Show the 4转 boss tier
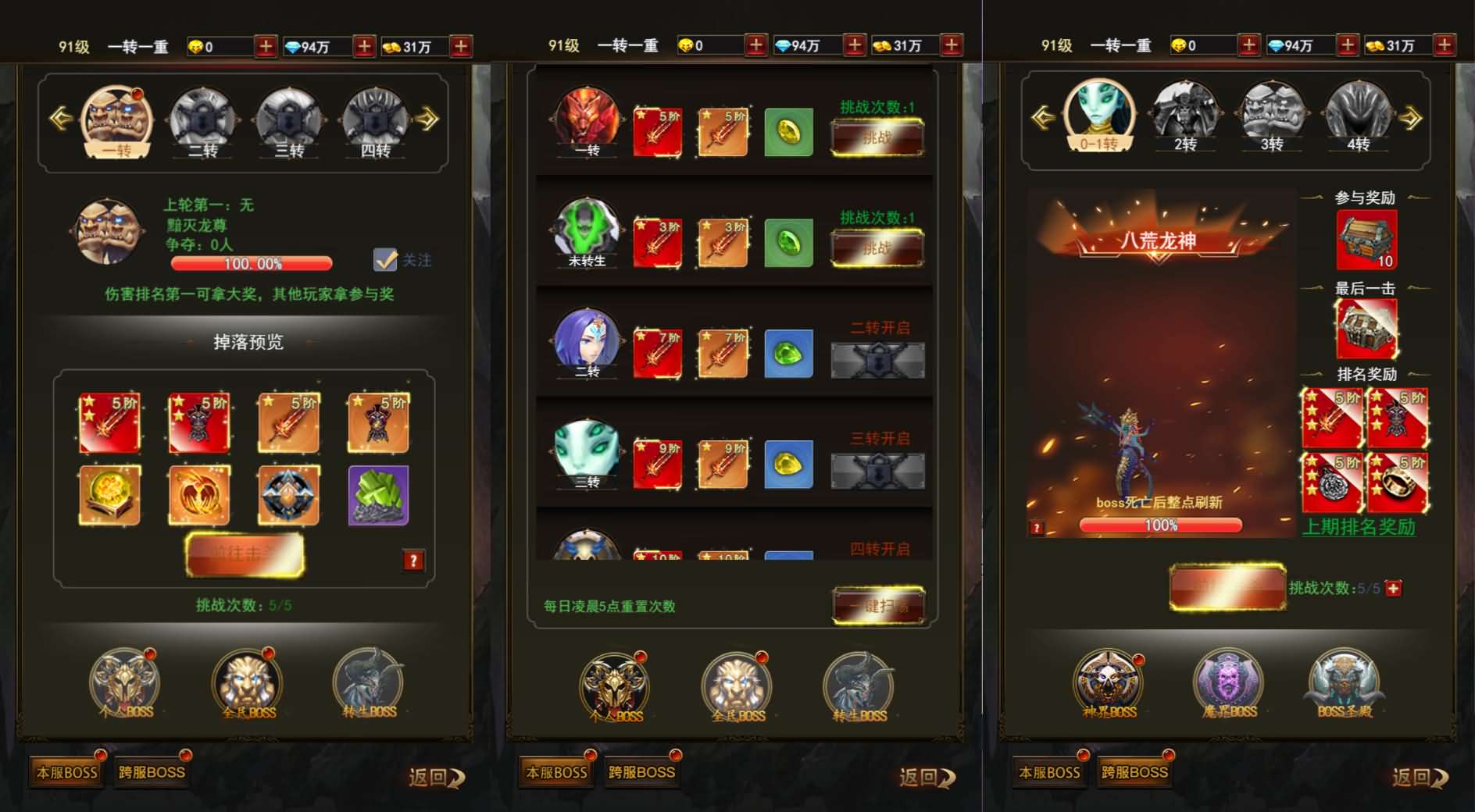The width and height of the screenshot is (1475, 812). point(1358,119)
